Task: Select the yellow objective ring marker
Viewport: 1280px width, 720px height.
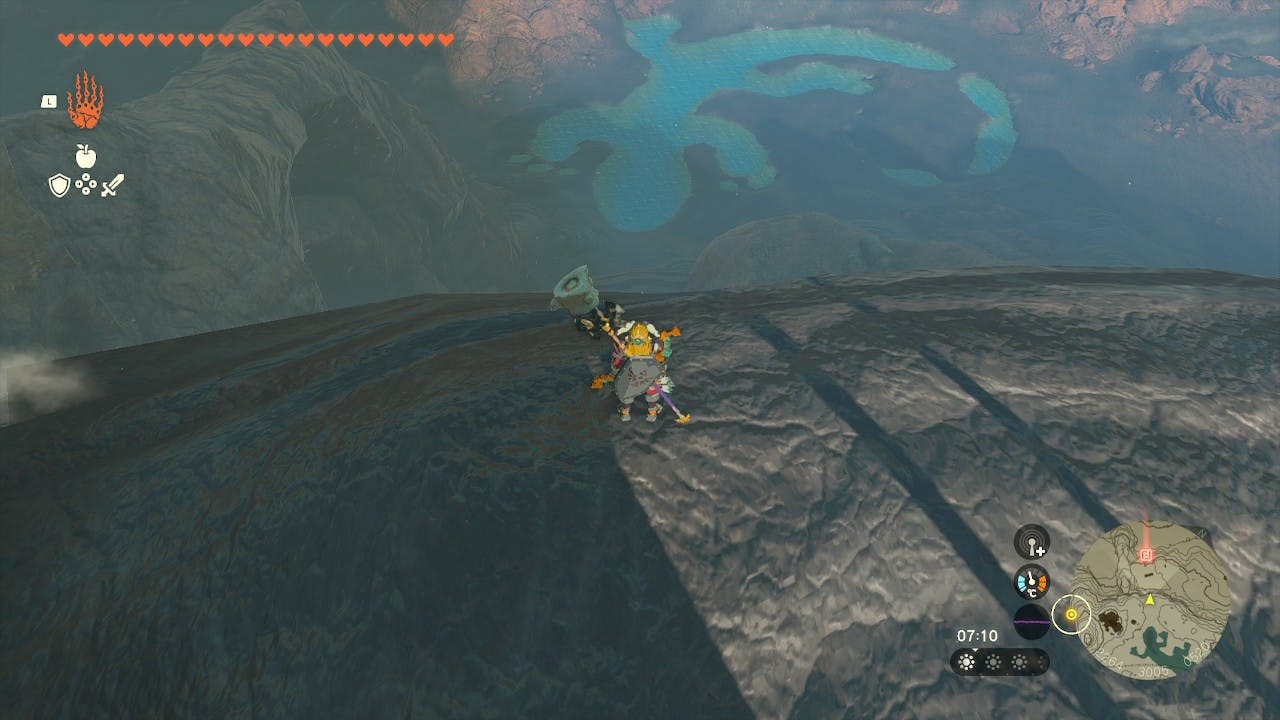Action: (x=1072, y=615)
